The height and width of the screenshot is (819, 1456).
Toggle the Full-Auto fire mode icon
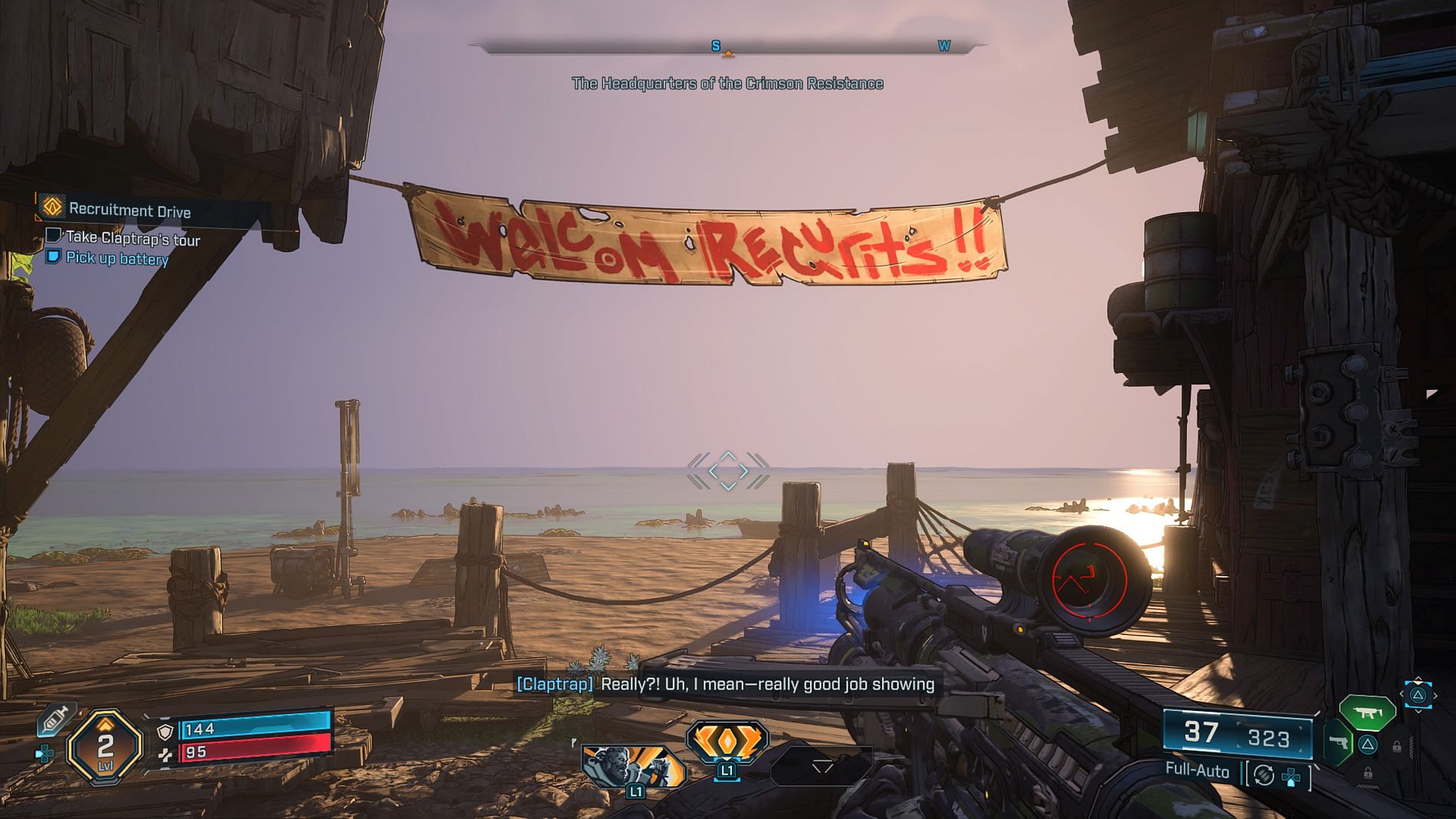1264,775
